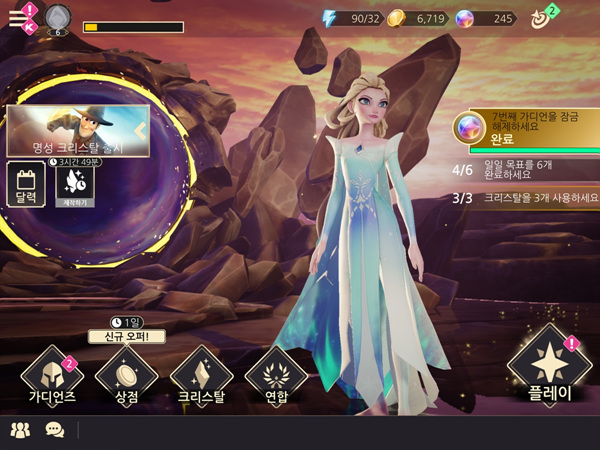
Task: Open the chat speech bubble
Action: [x=55, y=430]
